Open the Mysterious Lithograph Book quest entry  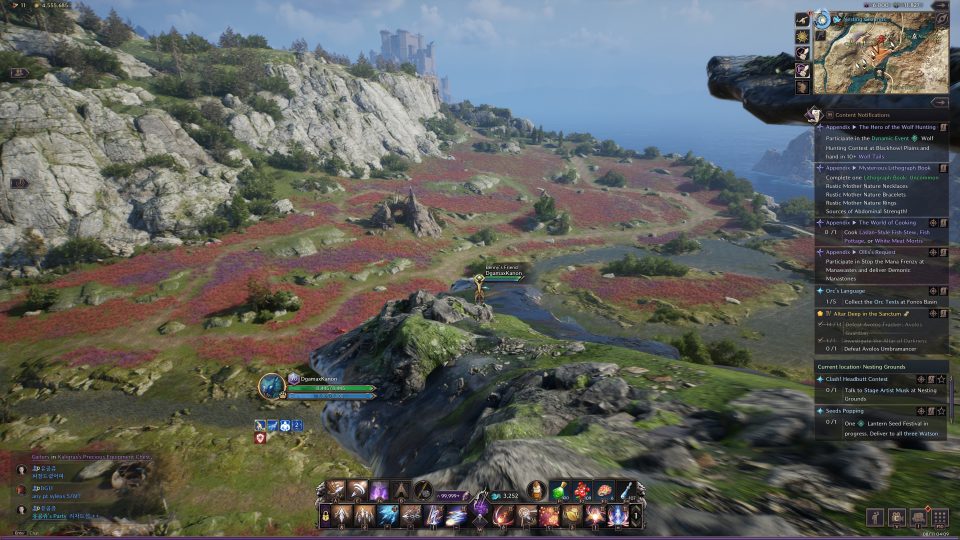pos(880,169)
